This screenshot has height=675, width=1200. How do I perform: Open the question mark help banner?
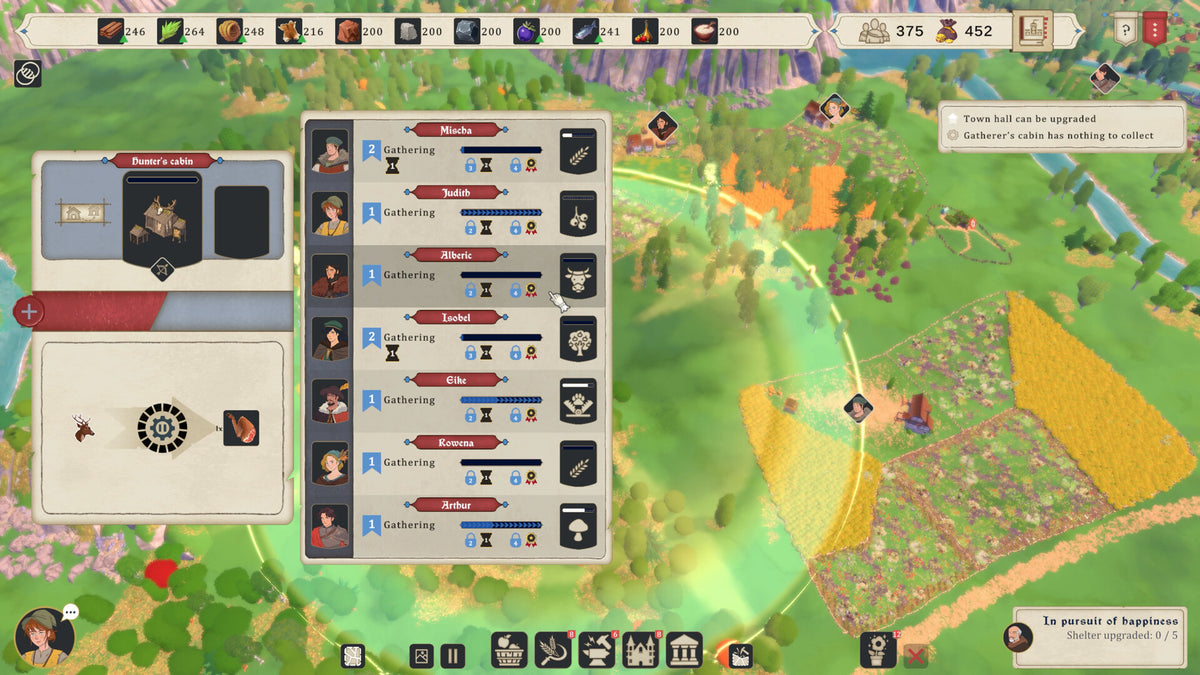(x=1126, y=29)
